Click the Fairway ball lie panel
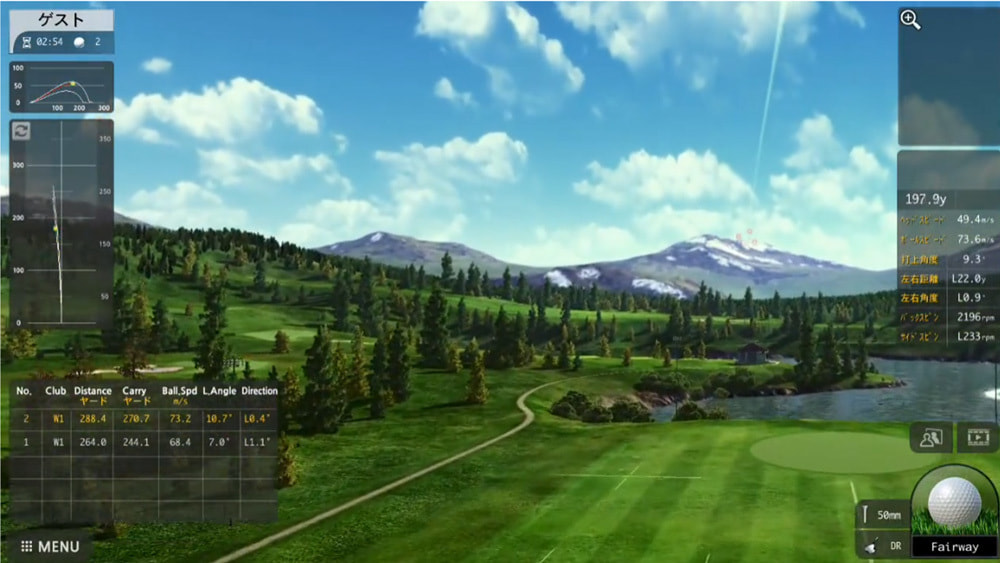This screenshot has height=563, width=1000. pyautogui.click(x=954, y=547)
